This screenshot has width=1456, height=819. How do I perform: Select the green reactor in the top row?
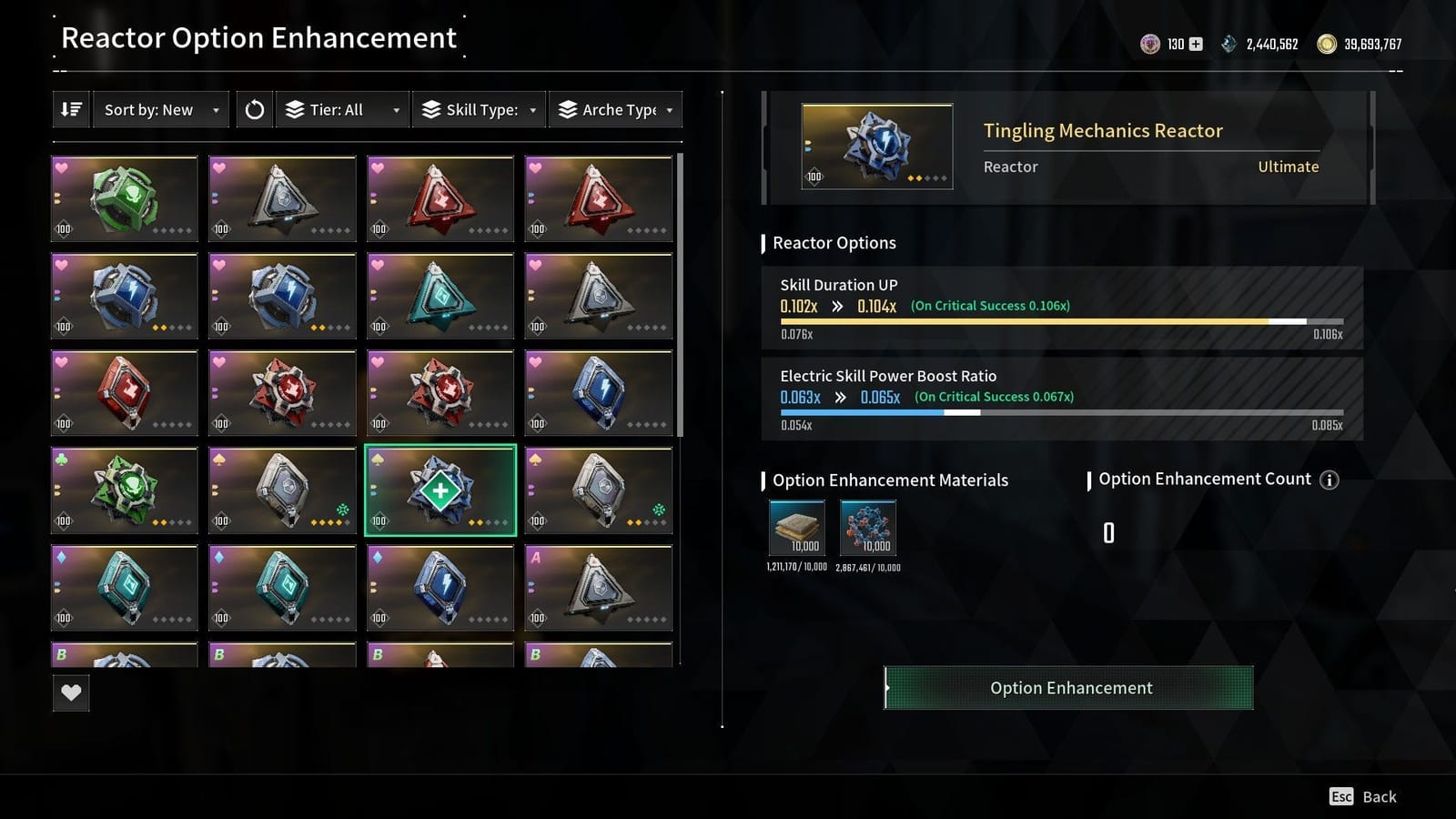coord(125,198)
